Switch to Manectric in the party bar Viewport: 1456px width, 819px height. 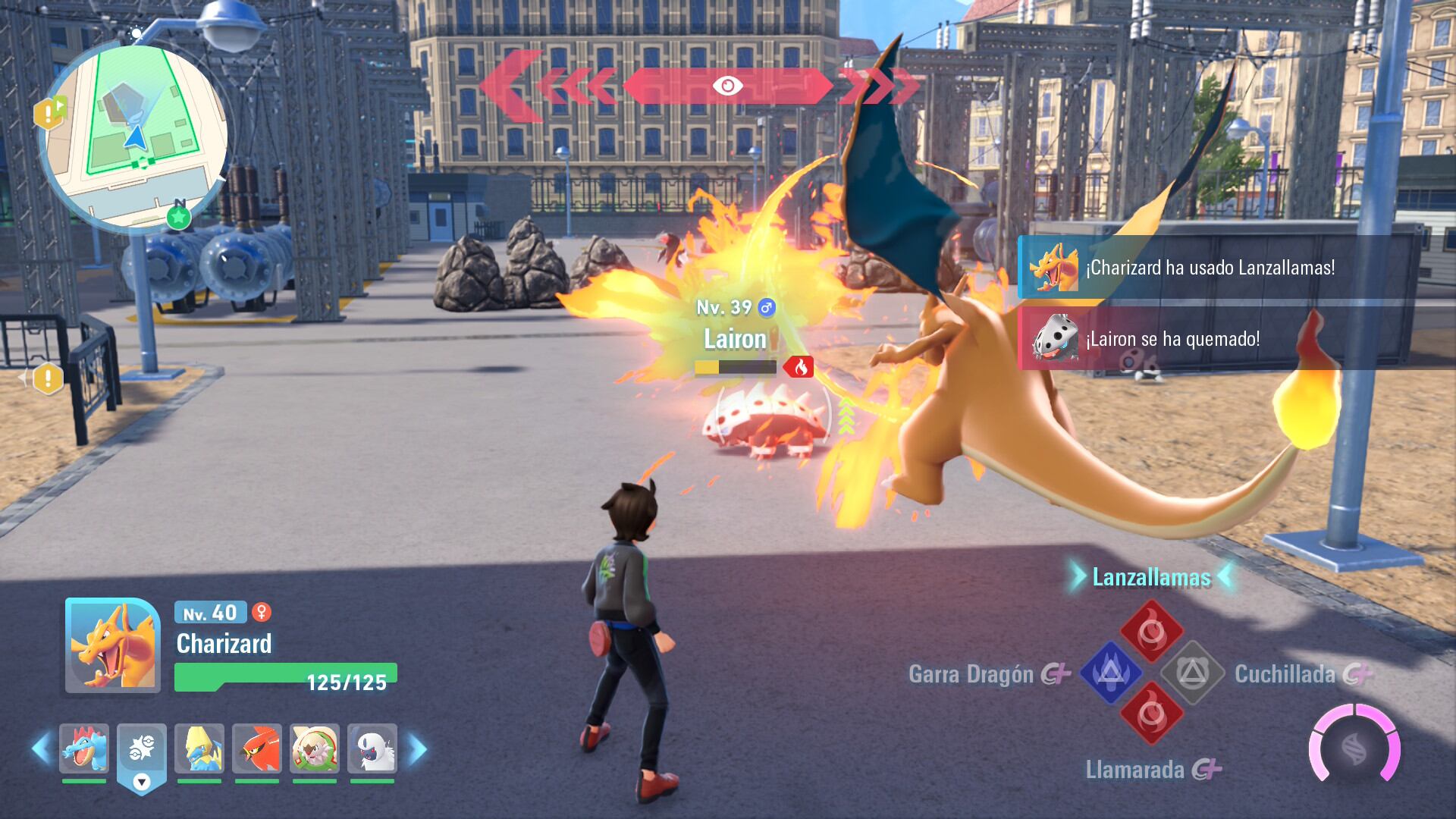pos(199,748)
